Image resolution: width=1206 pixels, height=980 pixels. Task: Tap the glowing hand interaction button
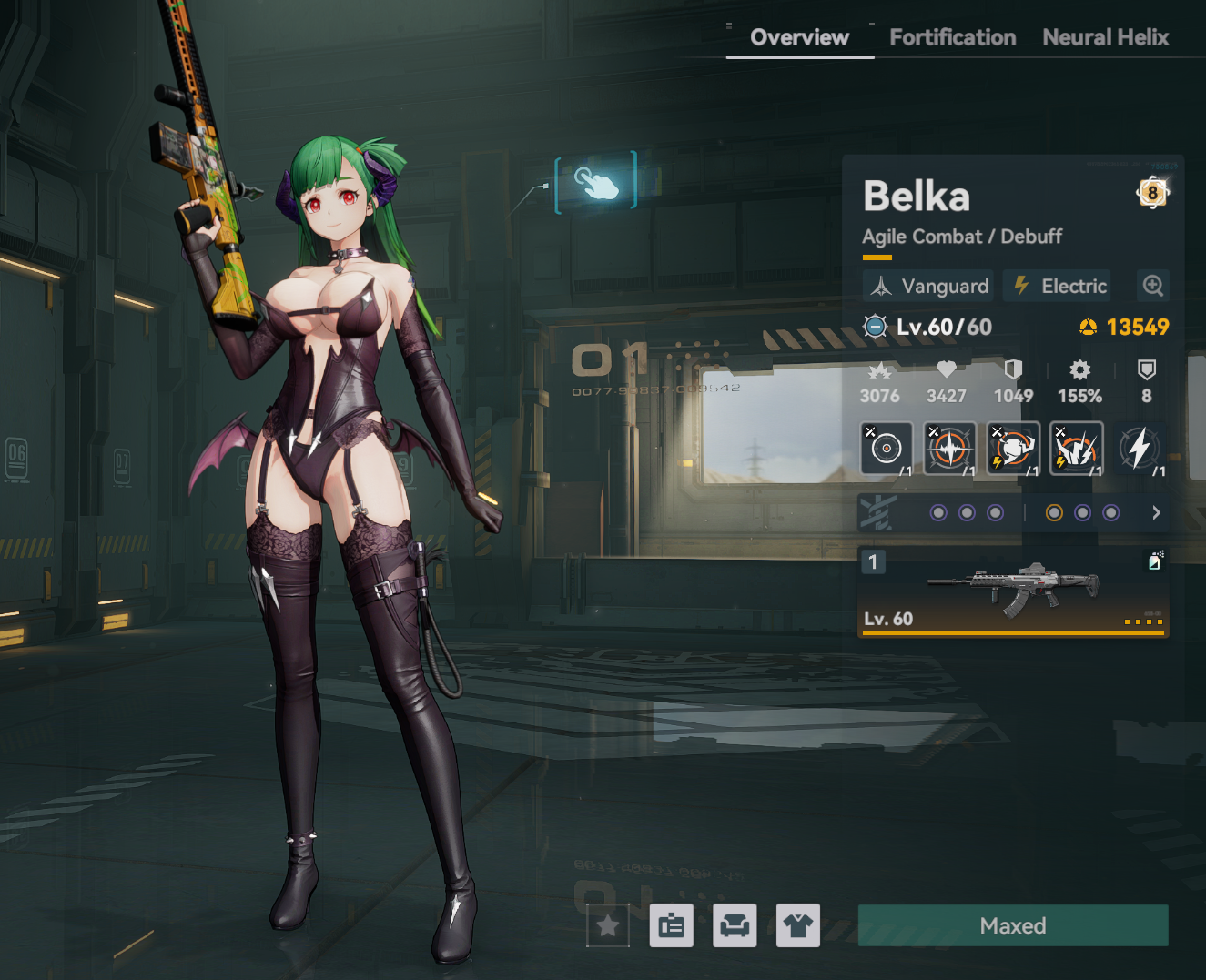pos(595,183)
